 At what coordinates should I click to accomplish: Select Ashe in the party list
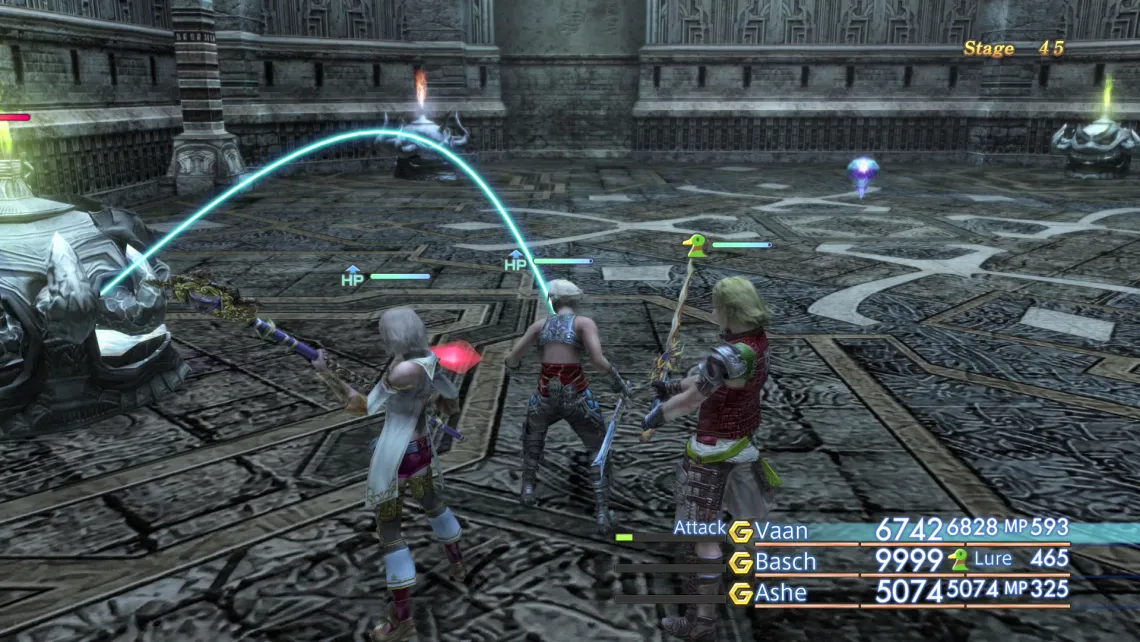[x=782, y=593]
